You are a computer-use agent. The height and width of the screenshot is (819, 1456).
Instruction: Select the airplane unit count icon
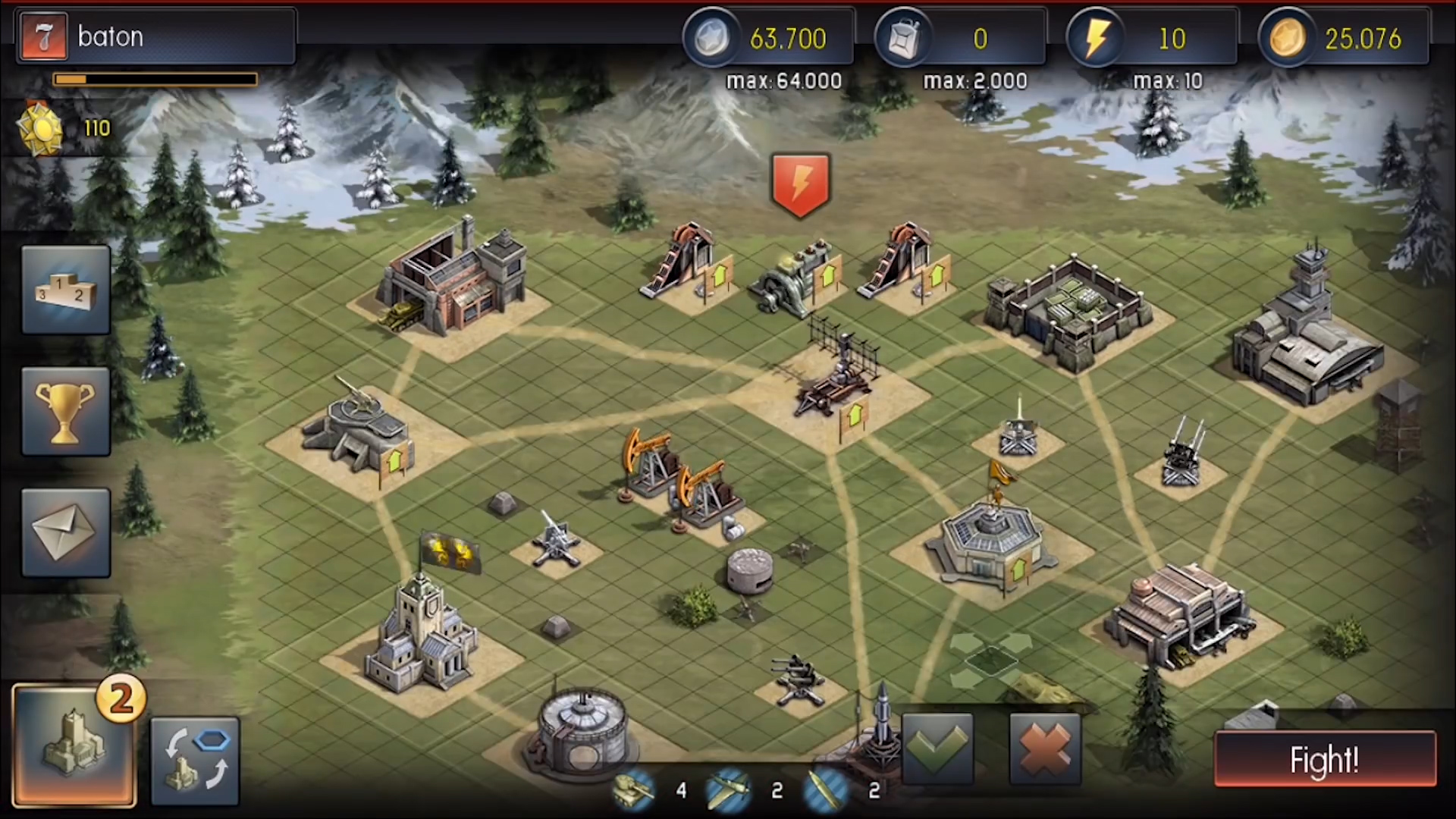point(729,790)
